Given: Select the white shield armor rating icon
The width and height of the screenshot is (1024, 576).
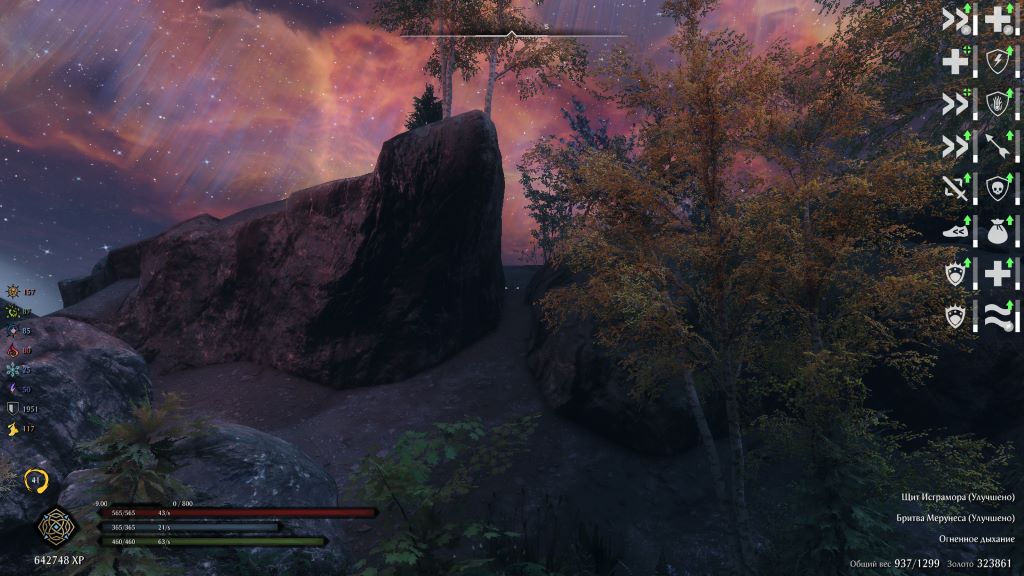Looking at the screenshot, I should coord(13,408).
